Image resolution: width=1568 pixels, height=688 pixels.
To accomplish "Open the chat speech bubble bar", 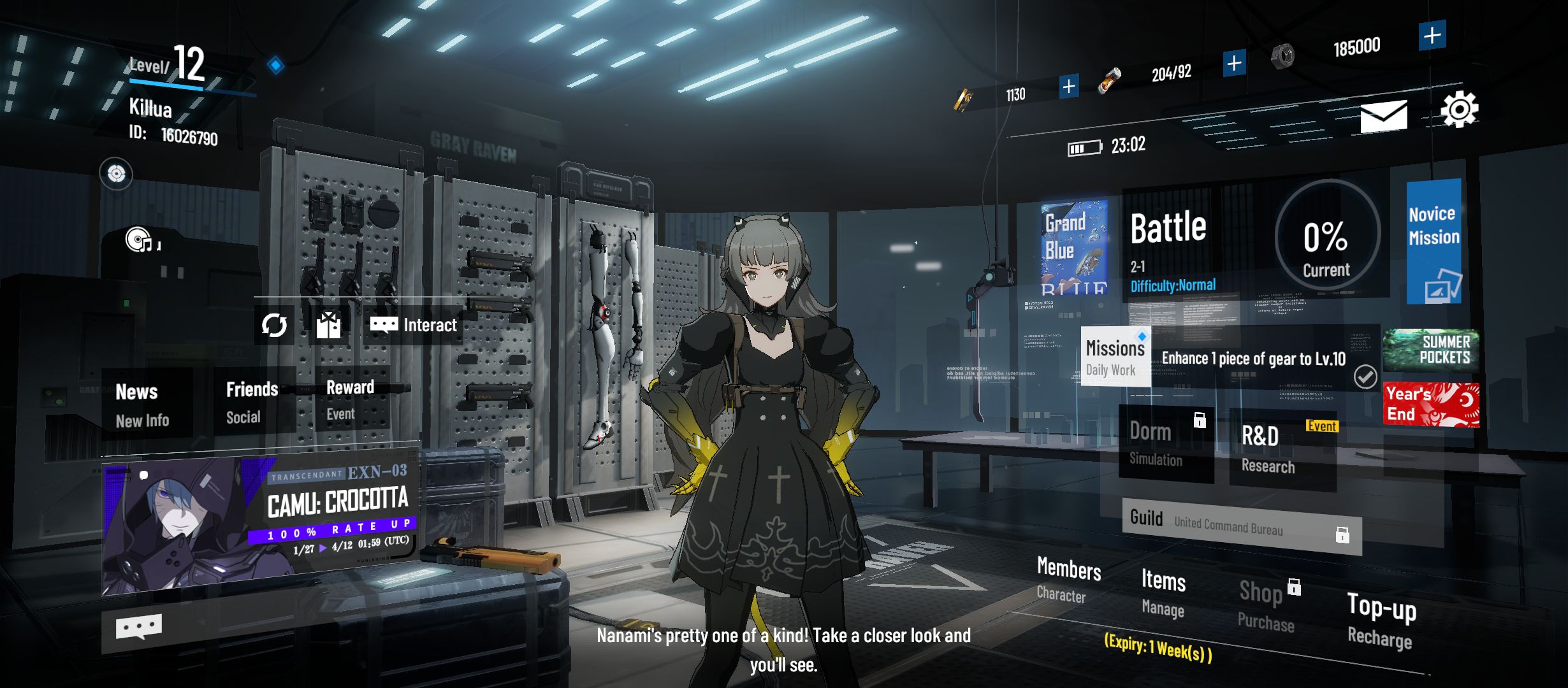I will [x=139, y=628].
